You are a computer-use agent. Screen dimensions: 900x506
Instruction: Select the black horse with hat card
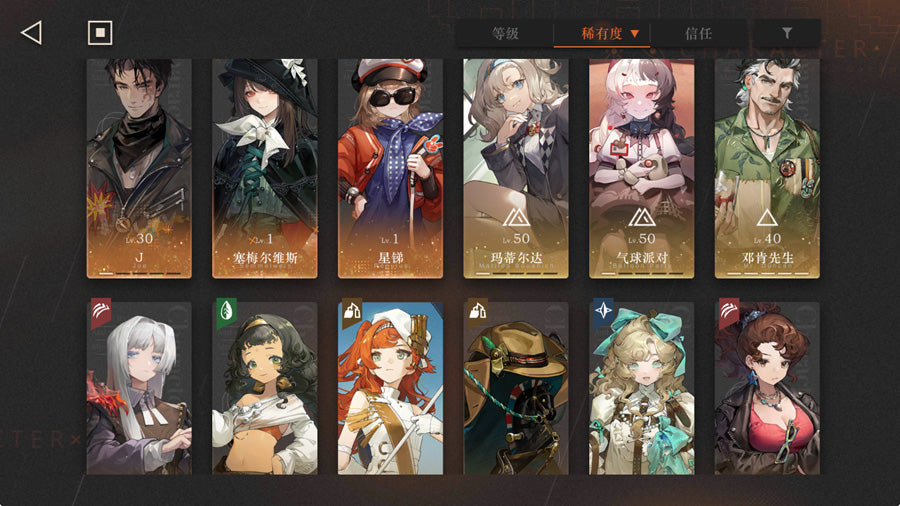click(x=516, y=388)
